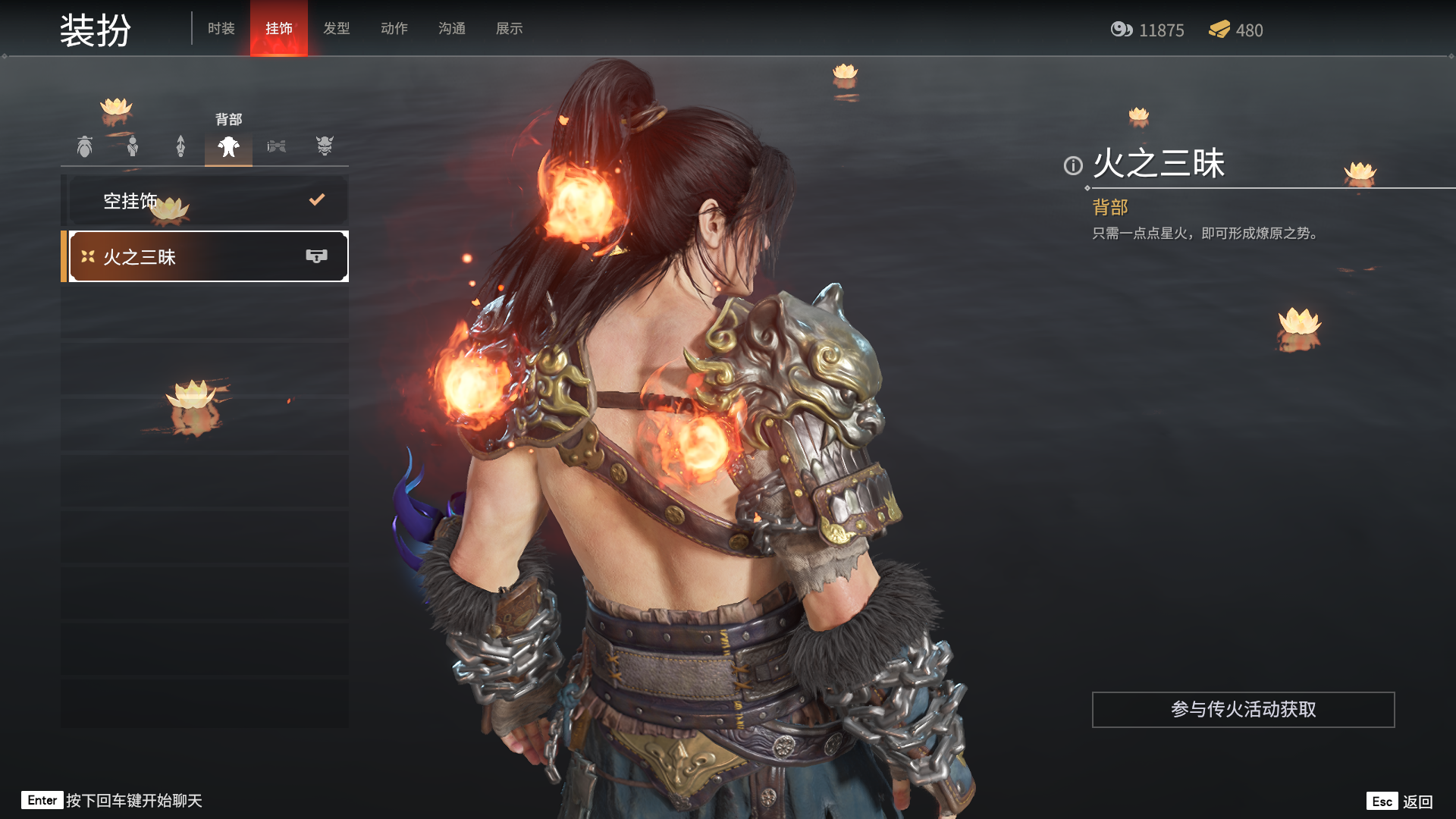Click the acquisition box icon on 火之三昧 row
1456x819 pixels.
point(317,256)
